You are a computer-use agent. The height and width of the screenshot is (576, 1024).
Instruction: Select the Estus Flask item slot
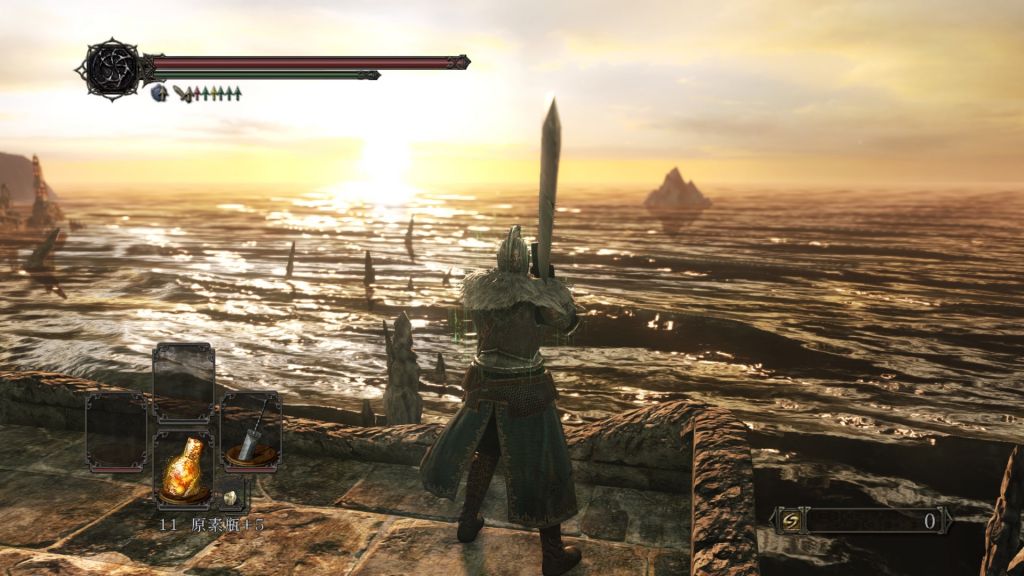tap(183, 470)
